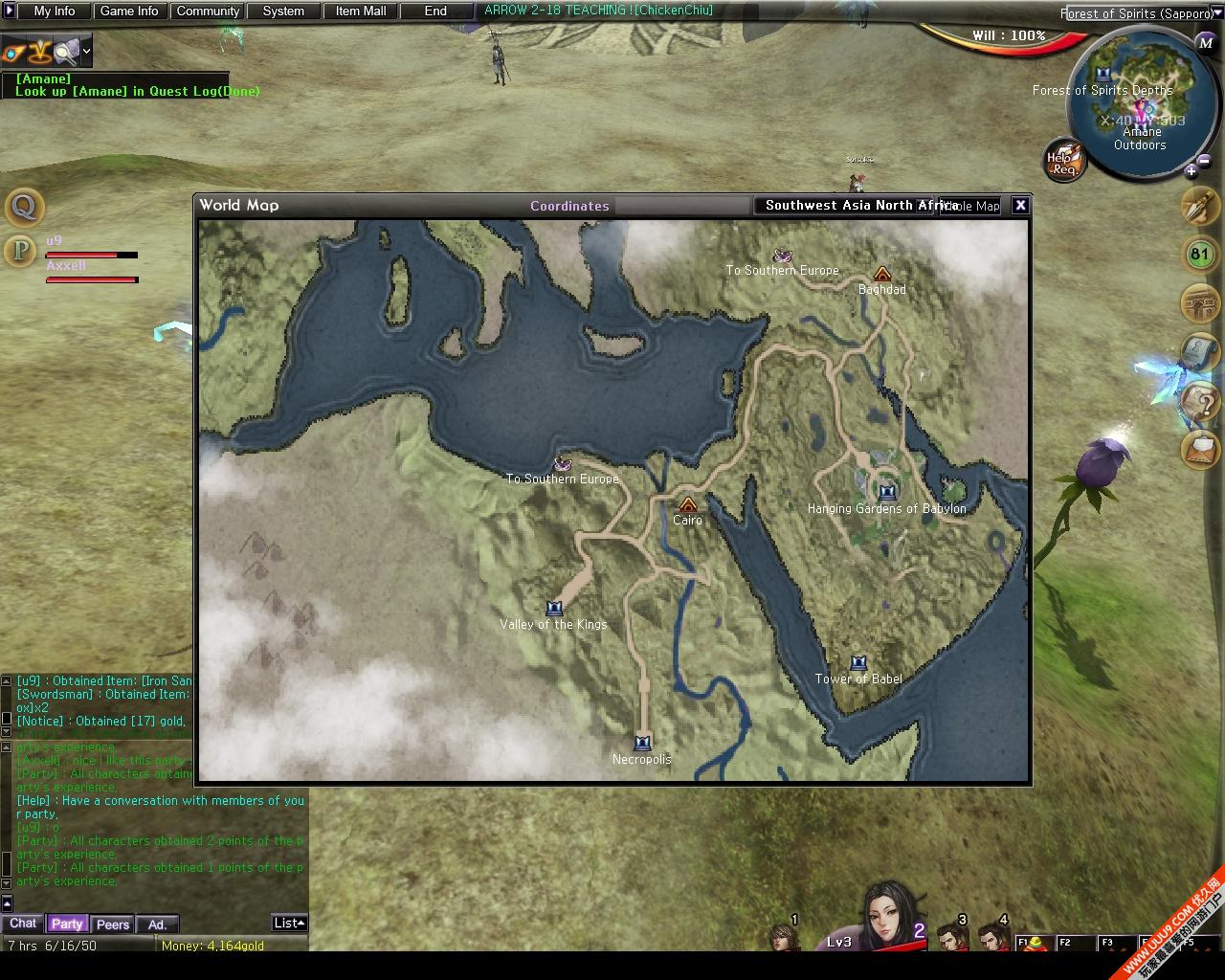
Task: Open the My Info menu
Action: [x=55, y=11]
